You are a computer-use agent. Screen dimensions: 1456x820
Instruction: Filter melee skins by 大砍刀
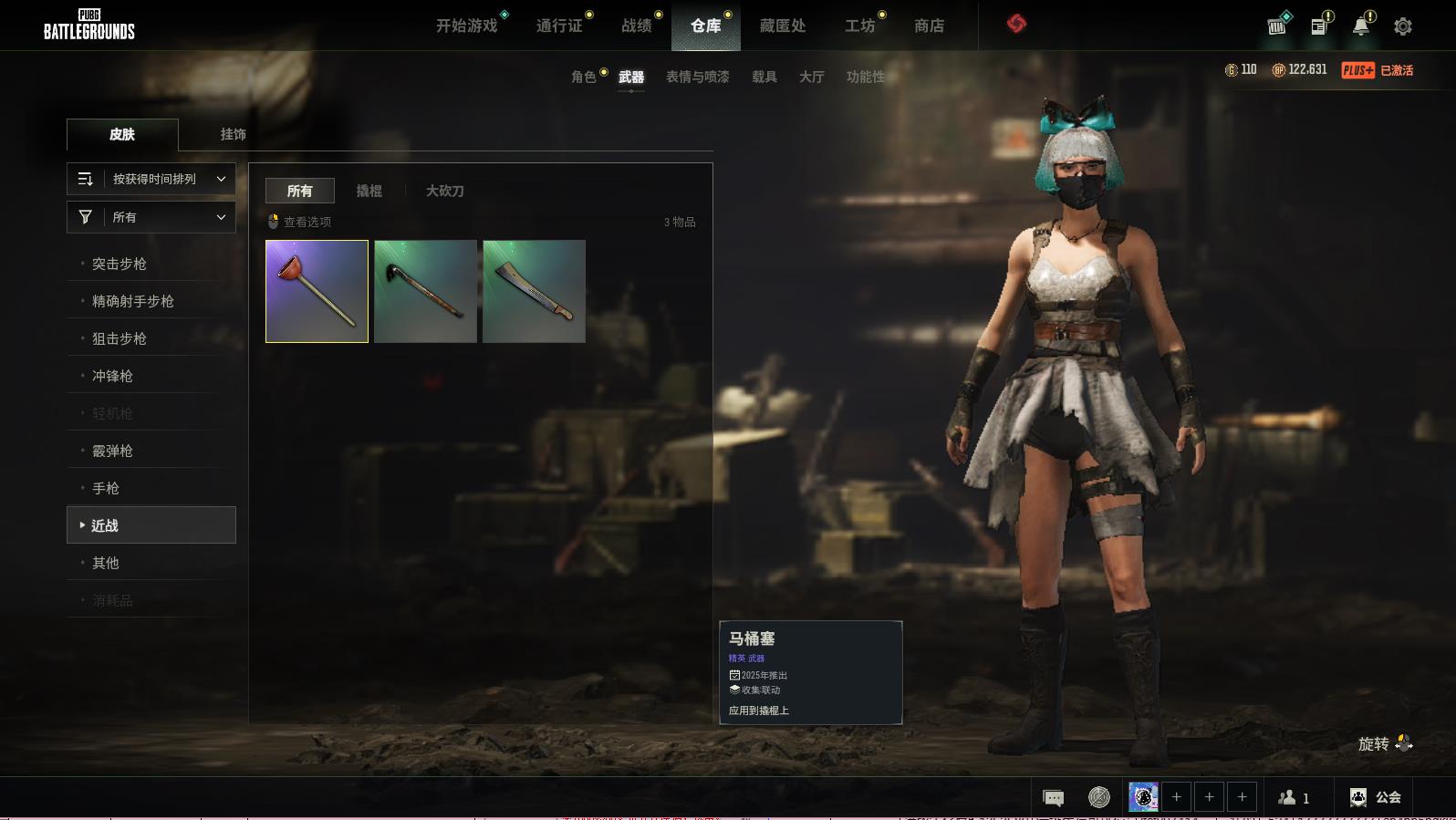pos(444,191)
